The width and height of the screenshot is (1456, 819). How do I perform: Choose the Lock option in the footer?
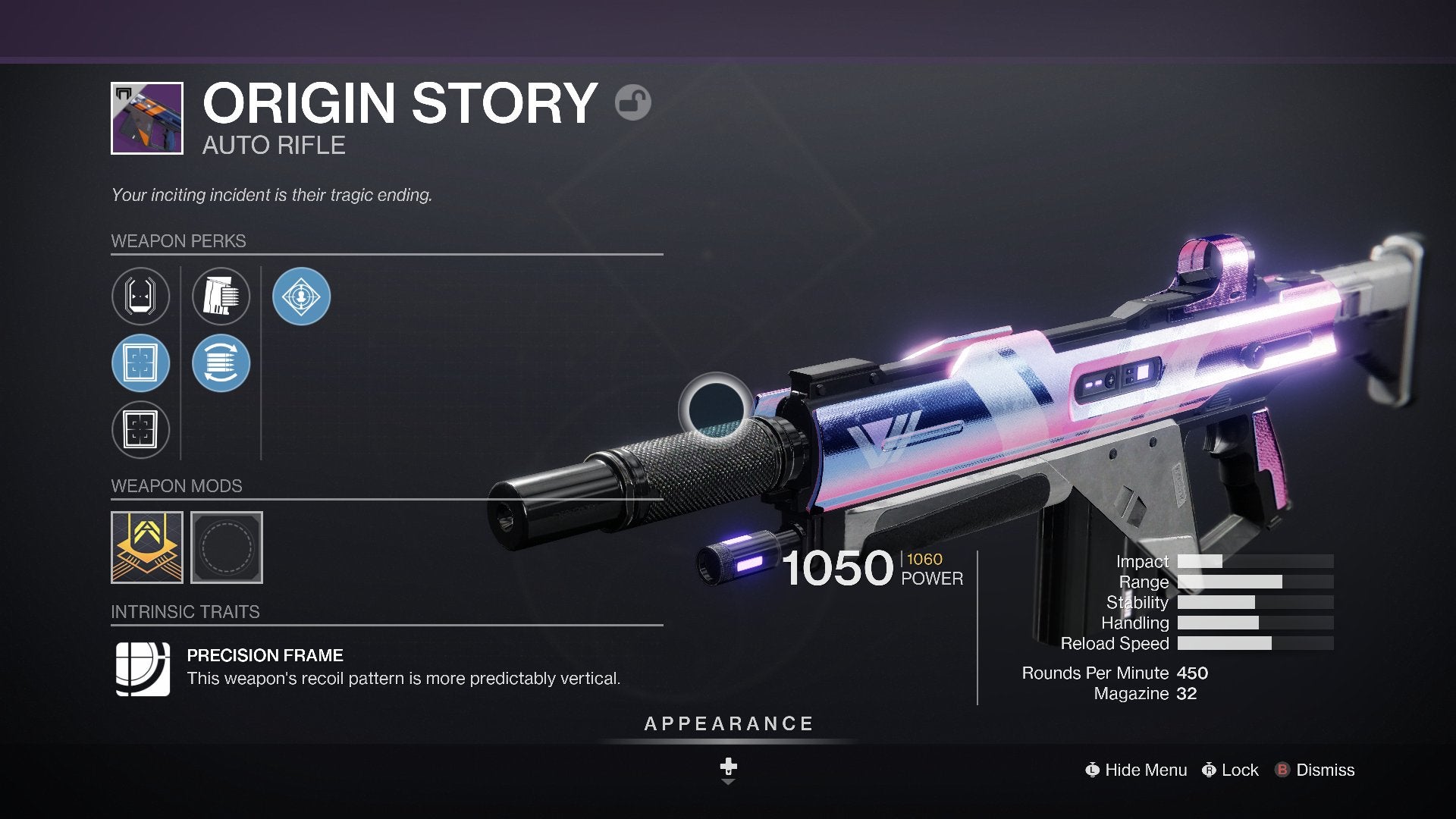click(1230, 770)
